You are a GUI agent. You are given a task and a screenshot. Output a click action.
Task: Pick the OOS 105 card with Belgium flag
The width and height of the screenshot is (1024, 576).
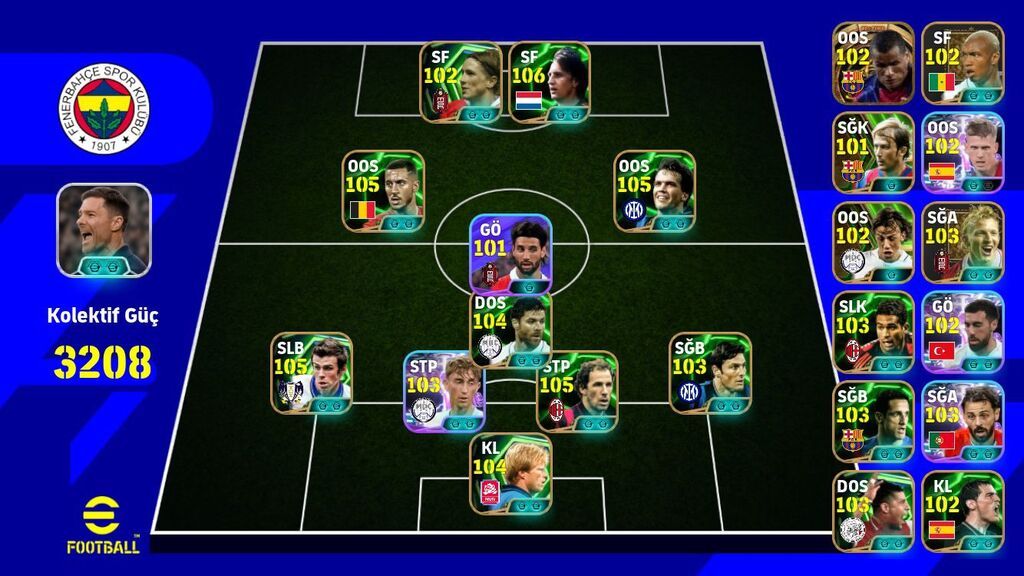384,190
